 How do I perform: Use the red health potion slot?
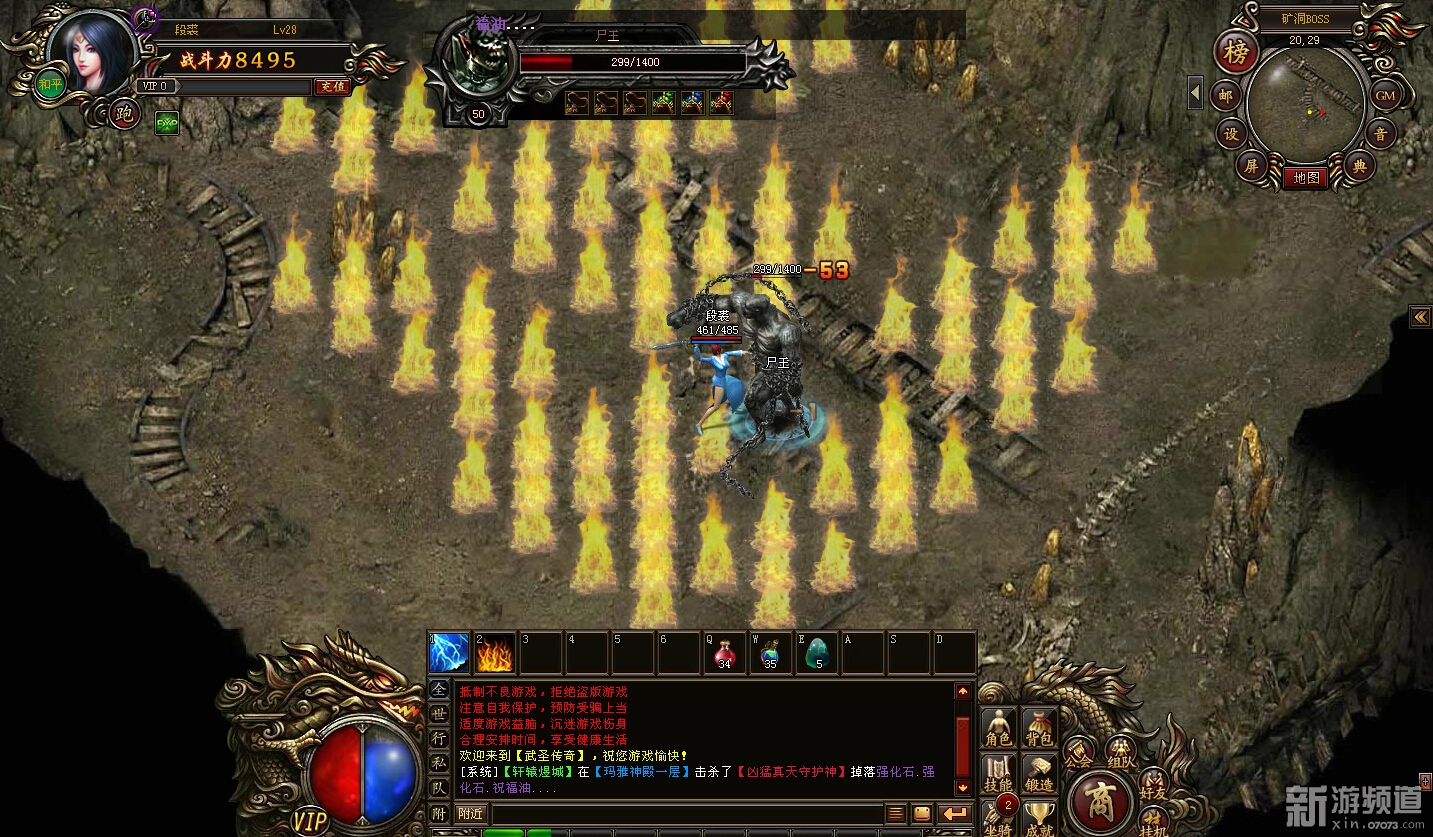click(x=723, y=653)
